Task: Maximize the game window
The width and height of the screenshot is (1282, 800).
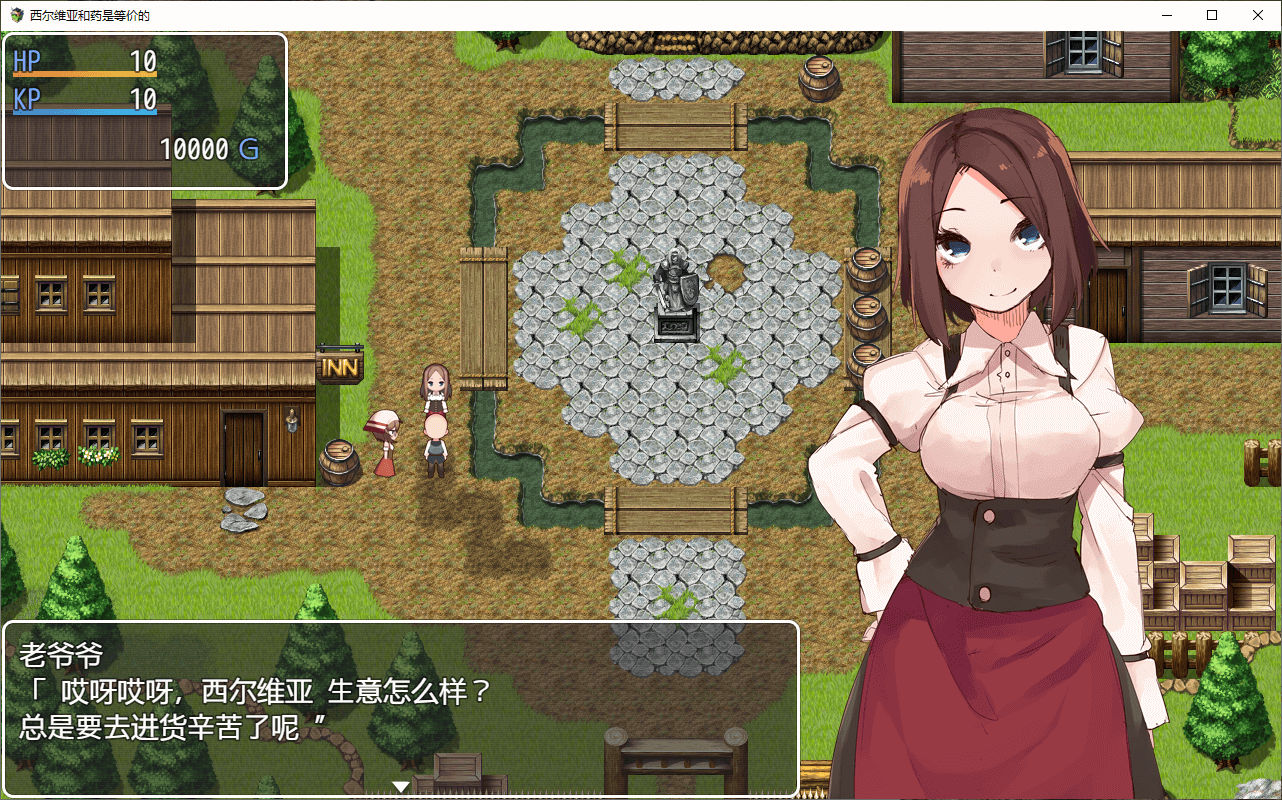Action: click(1212, 15)
